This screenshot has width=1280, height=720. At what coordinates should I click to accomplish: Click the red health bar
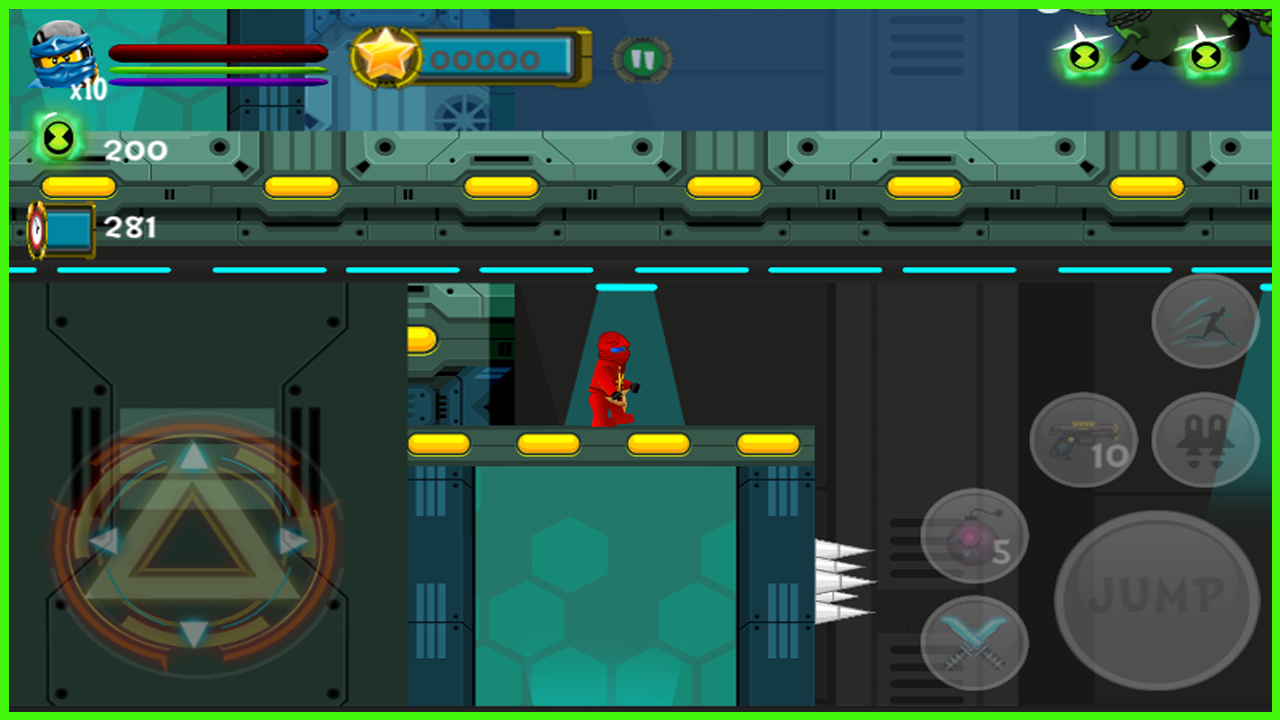pos(218,52)
